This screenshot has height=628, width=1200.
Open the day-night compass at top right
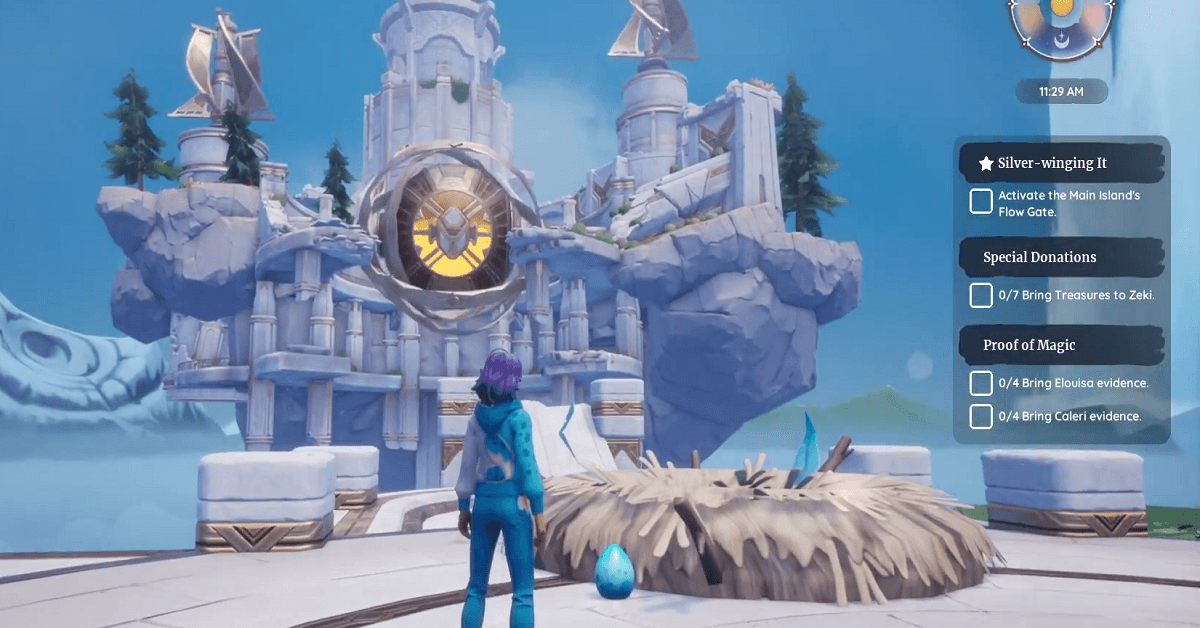coord(1061,22)
